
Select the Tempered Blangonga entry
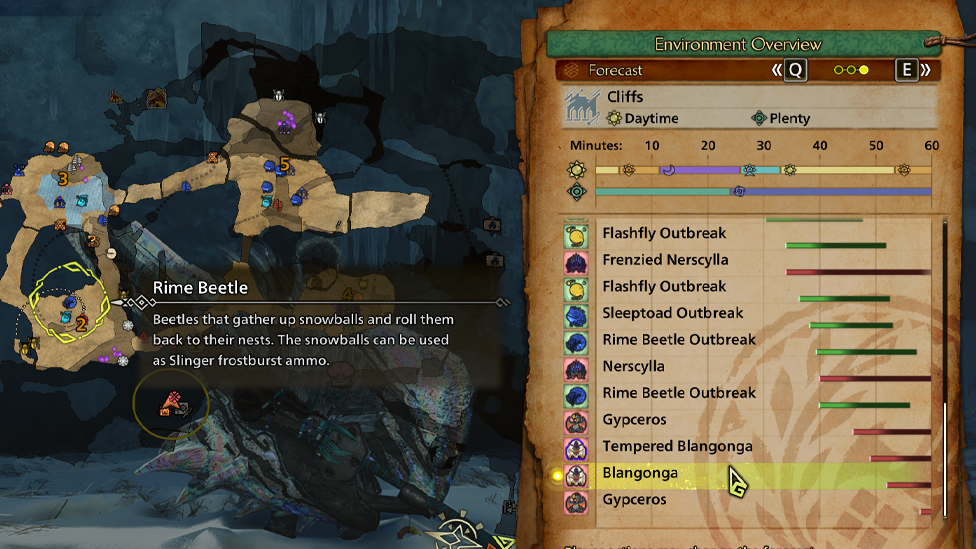point(677,446)
